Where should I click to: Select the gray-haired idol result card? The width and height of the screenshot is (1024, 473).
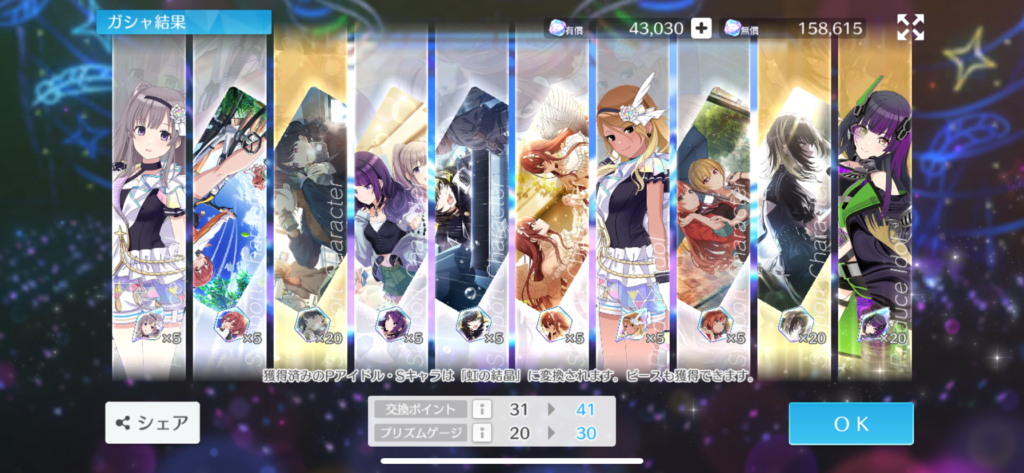tap(150, 200)
